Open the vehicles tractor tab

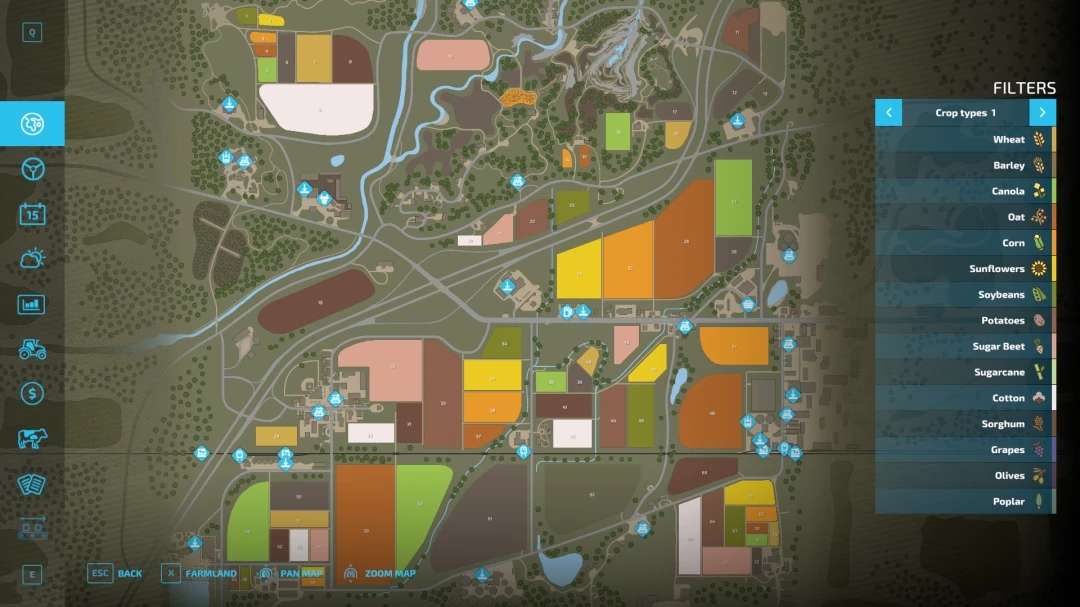point(32,349)
